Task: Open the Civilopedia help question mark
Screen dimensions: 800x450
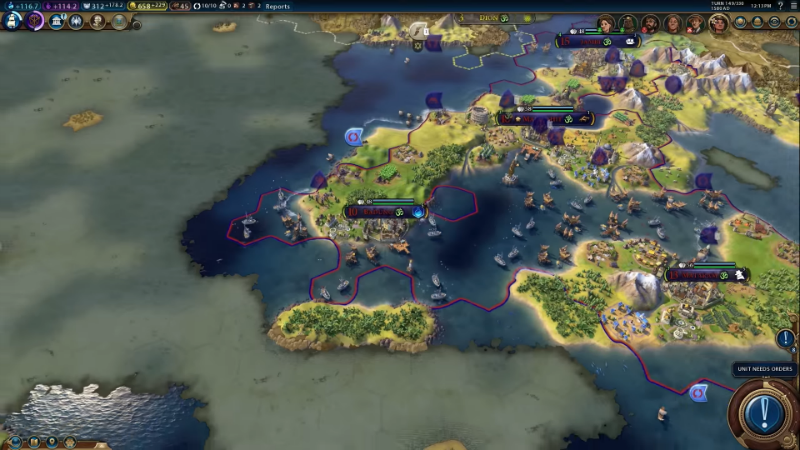Action: tap(779, 6)
